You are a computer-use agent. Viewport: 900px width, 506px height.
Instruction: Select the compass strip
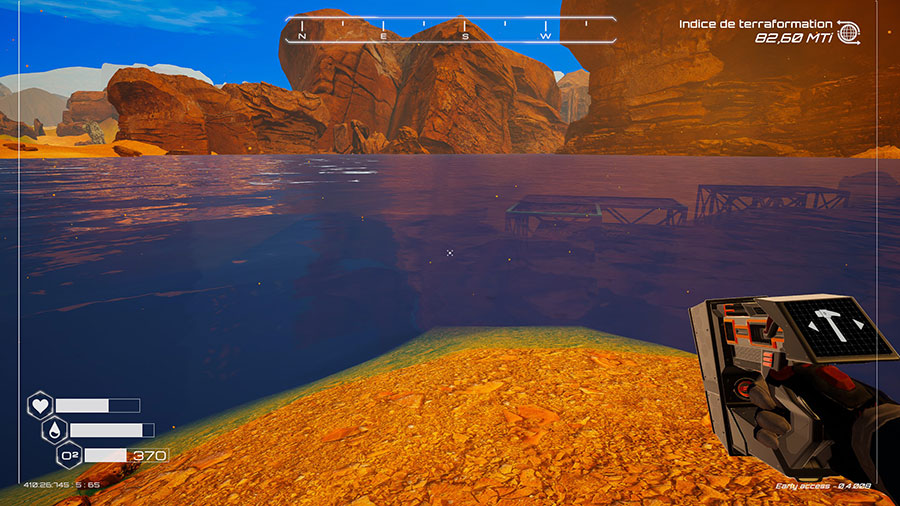click(450, 29)
